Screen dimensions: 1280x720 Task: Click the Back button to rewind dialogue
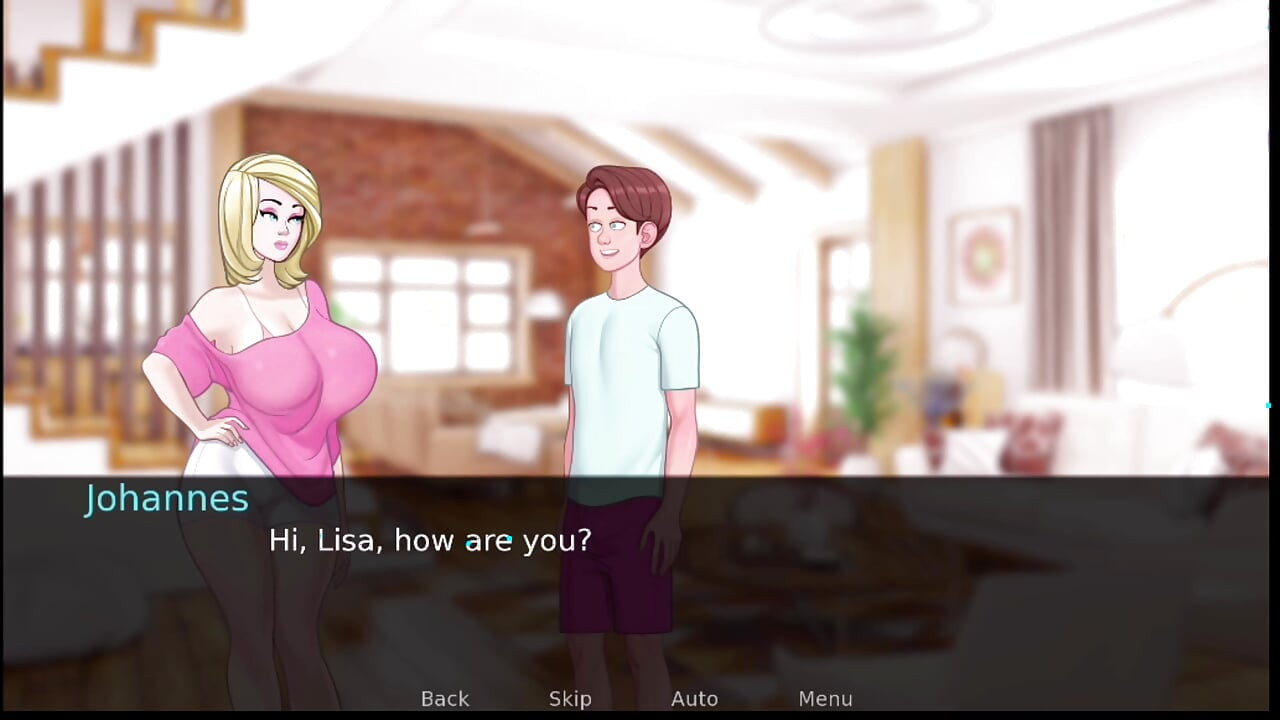(x=444, y=698)
